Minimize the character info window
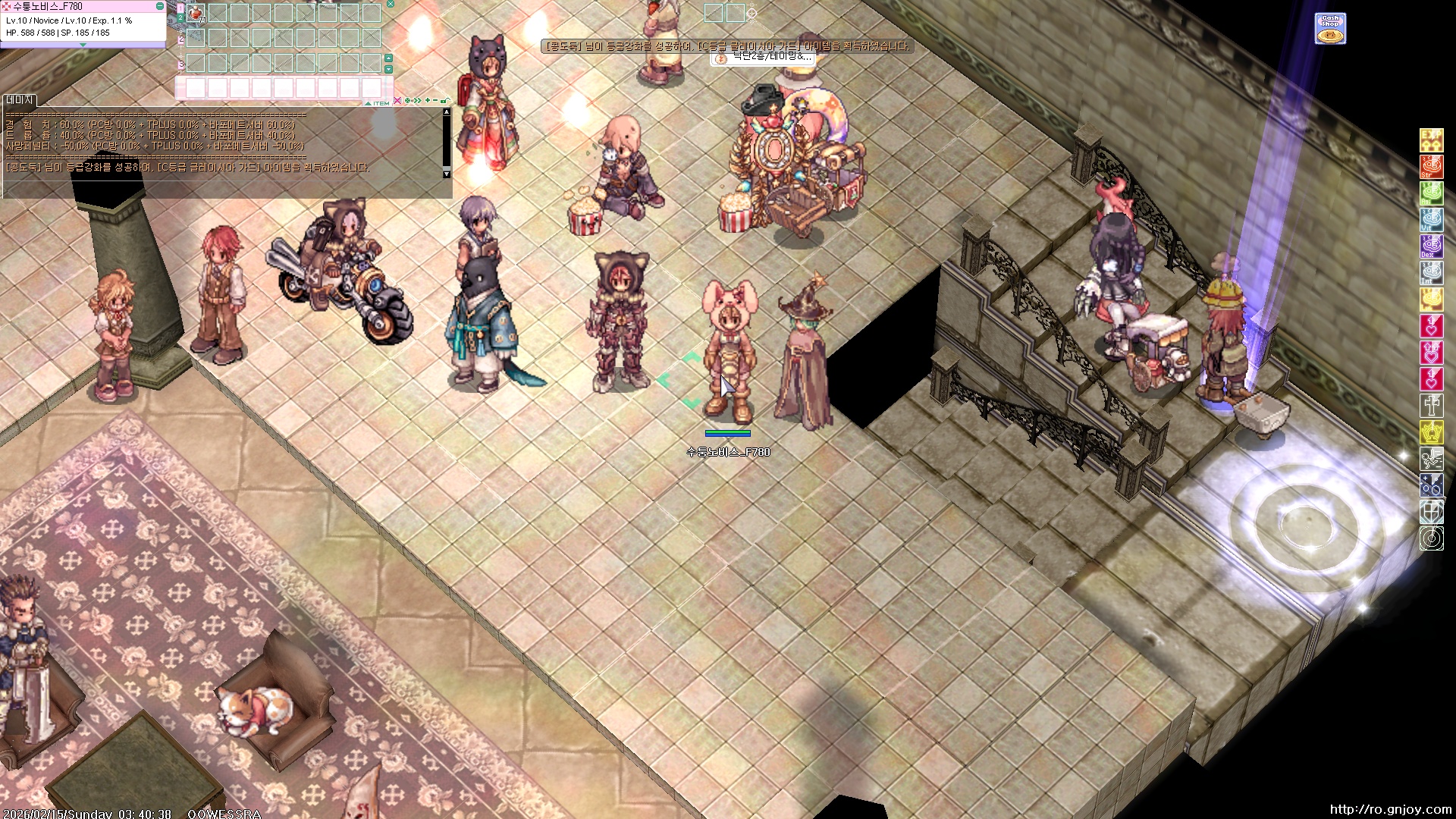Image resolution: width=1456 pixels, height=819 pixels. click(x=159, y=6)
